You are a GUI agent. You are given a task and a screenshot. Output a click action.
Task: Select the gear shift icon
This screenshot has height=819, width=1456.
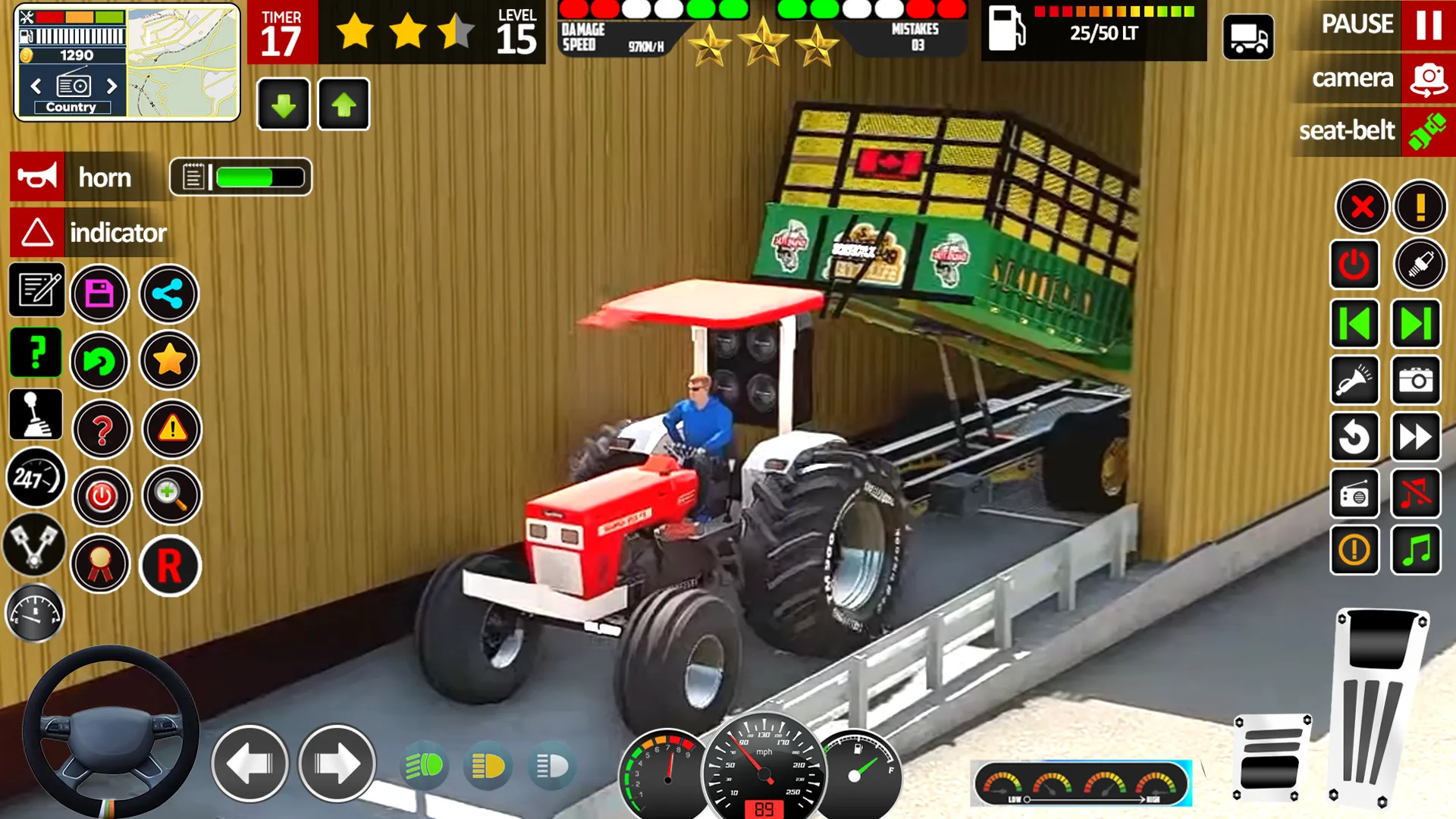click(x=34, y=416)
